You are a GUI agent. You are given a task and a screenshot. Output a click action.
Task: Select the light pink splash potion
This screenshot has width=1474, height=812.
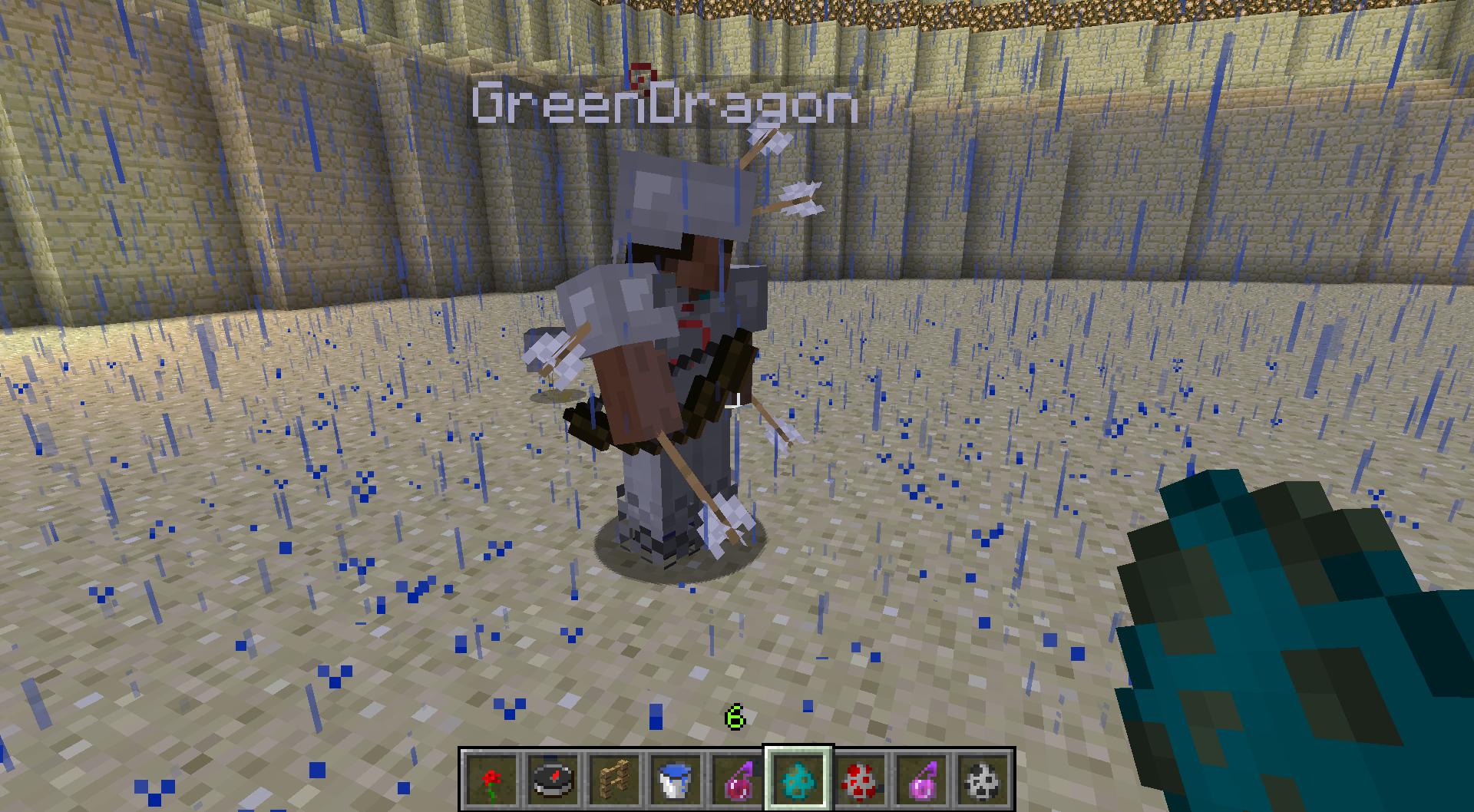coord(921,780)
